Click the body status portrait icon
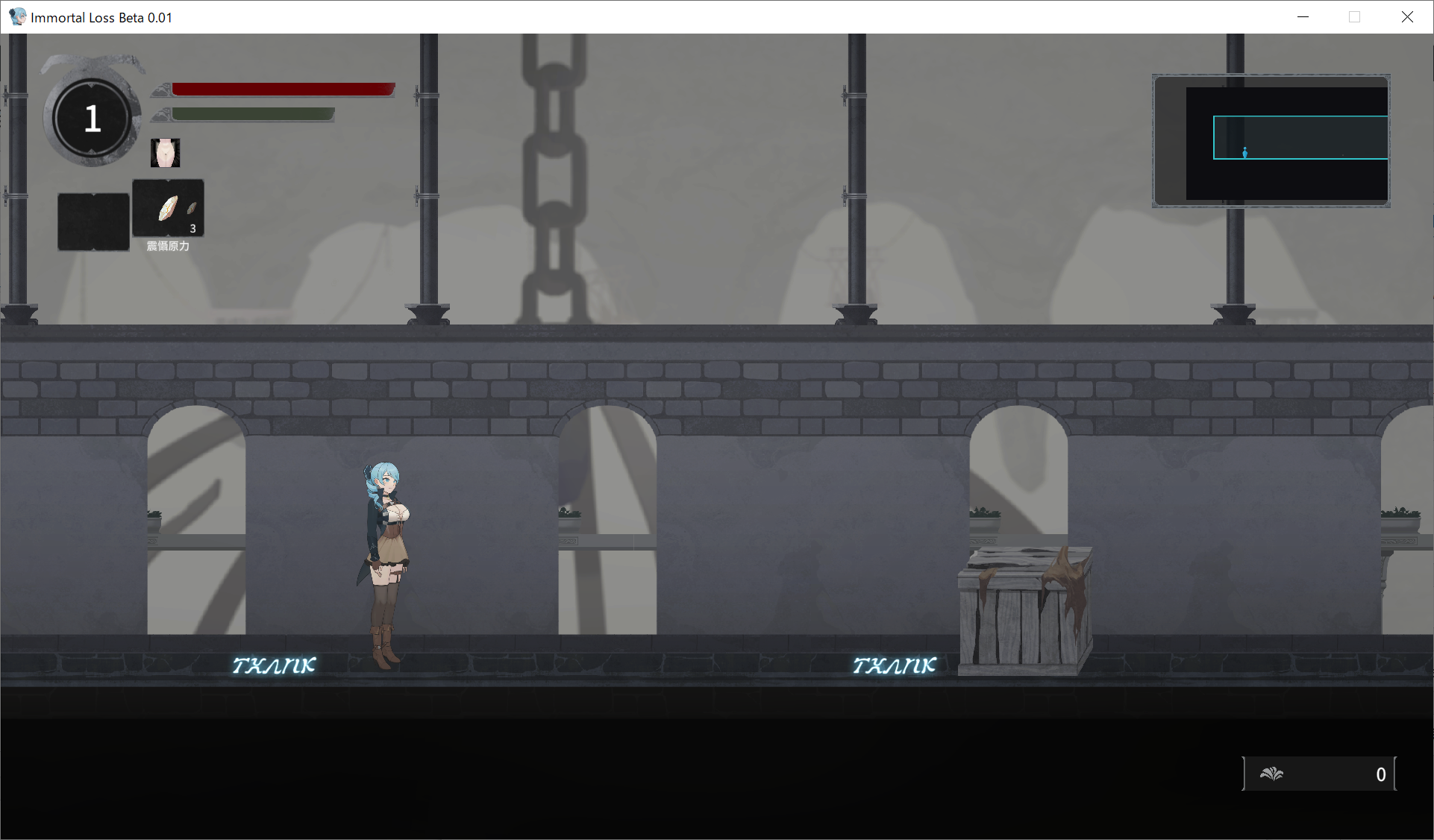The image size is (1434, 840). [165, 153]
